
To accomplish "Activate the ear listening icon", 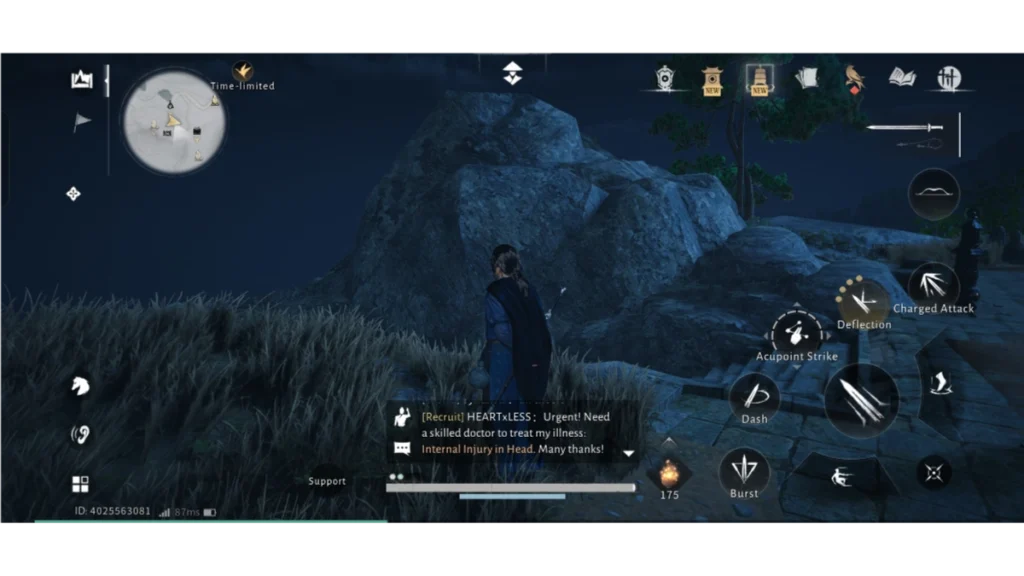I will pyautogui.click(x=80, y=434).
